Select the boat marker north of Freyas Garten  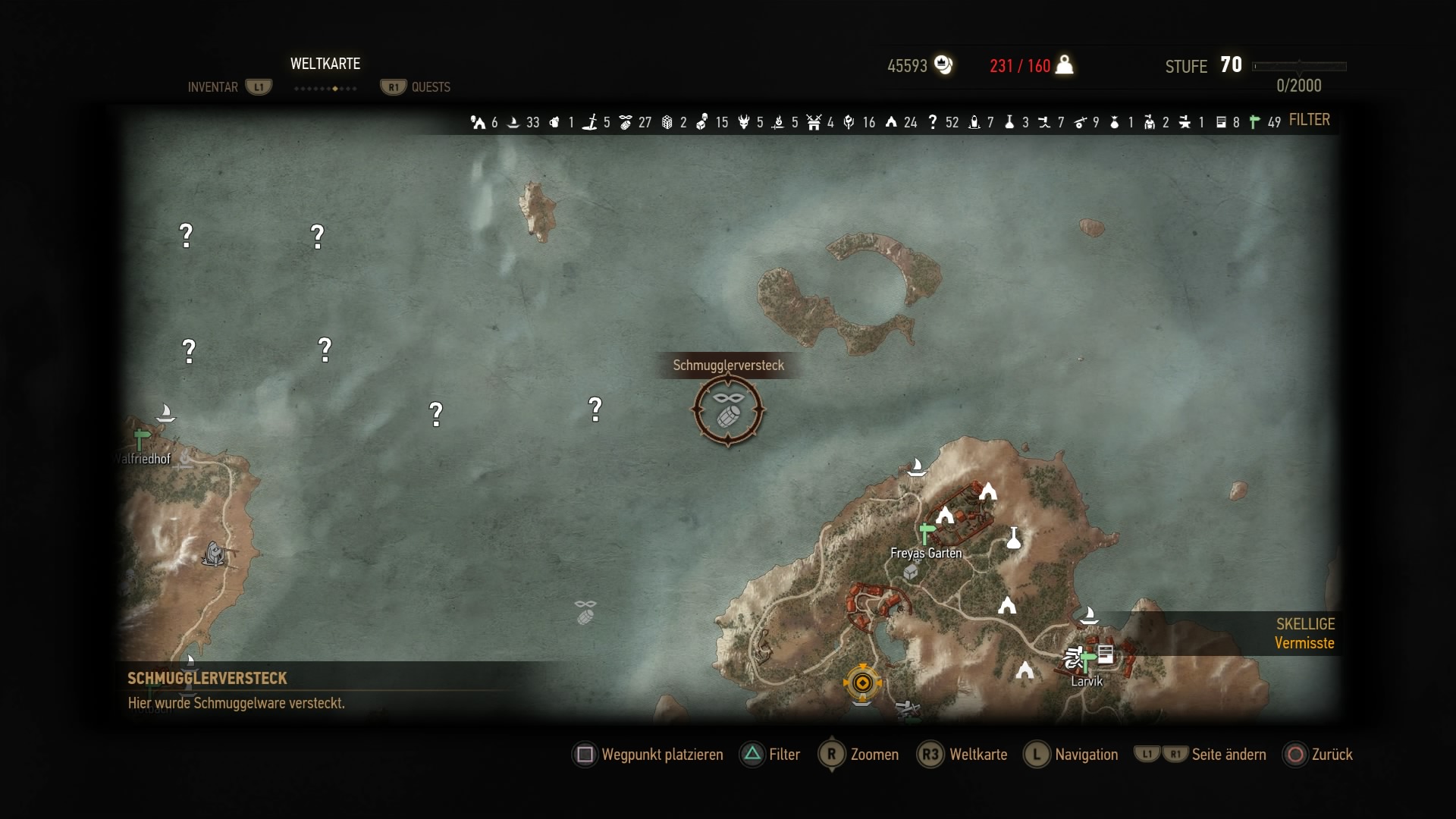917,466
